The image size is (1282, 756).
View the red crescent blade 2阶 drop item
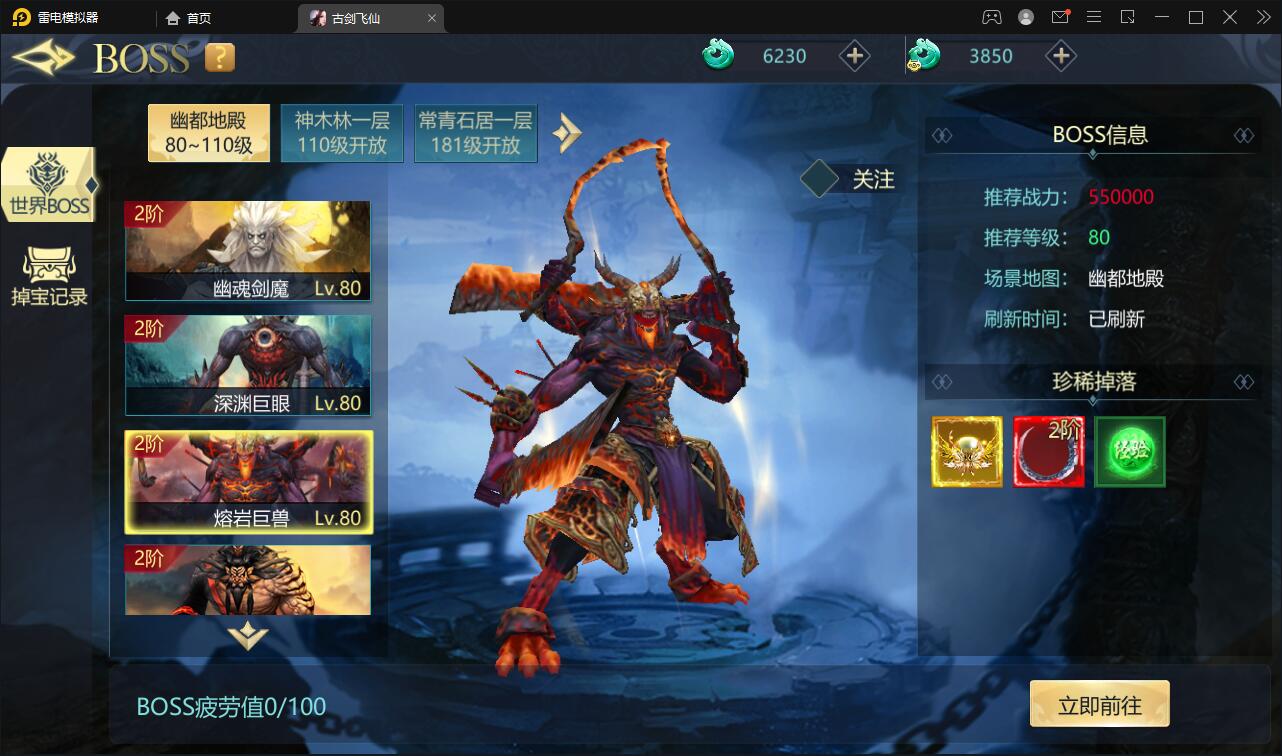(1048, 451)
